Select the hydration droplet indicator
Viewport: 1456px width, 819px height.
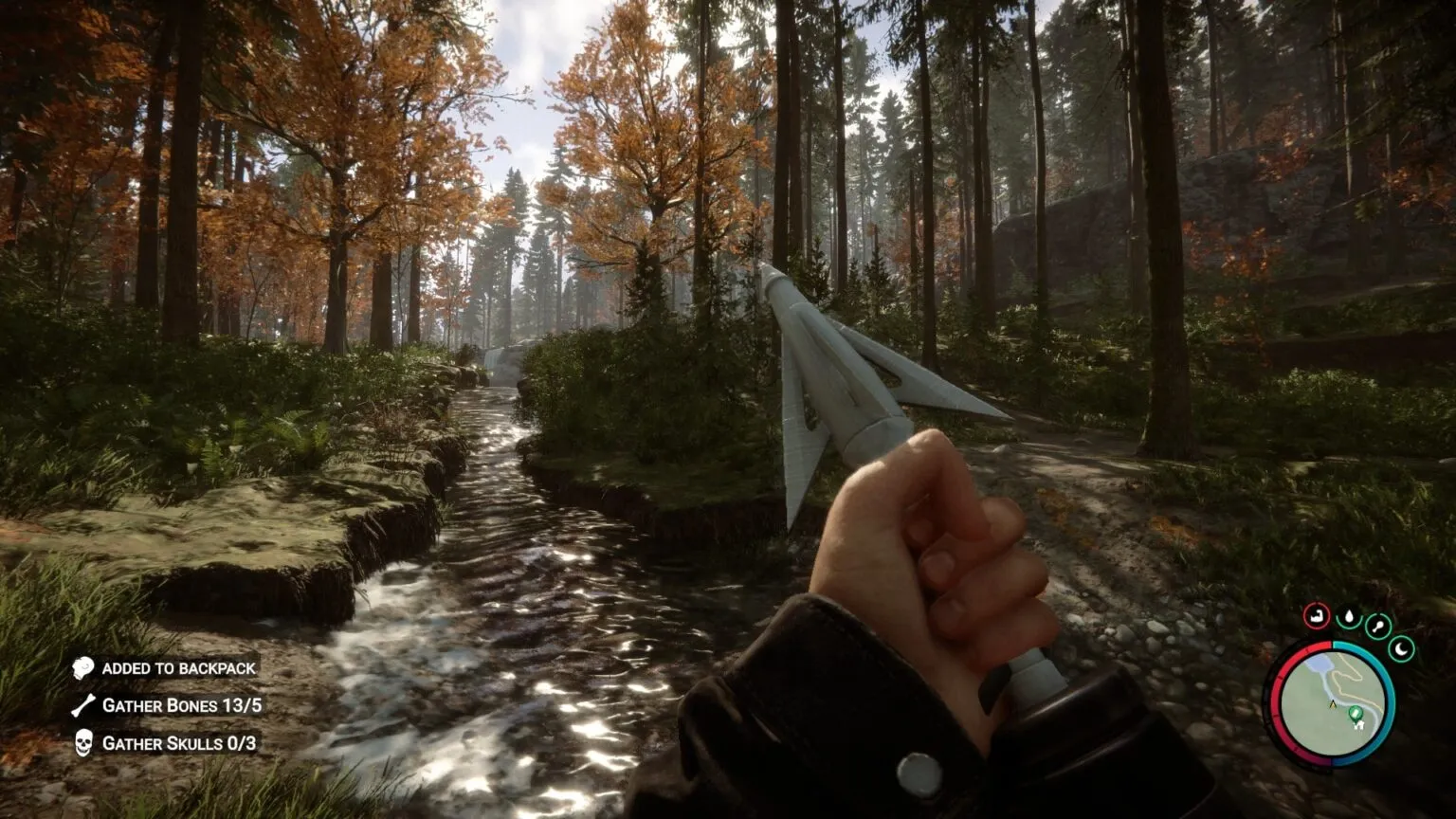[1349, 617]
